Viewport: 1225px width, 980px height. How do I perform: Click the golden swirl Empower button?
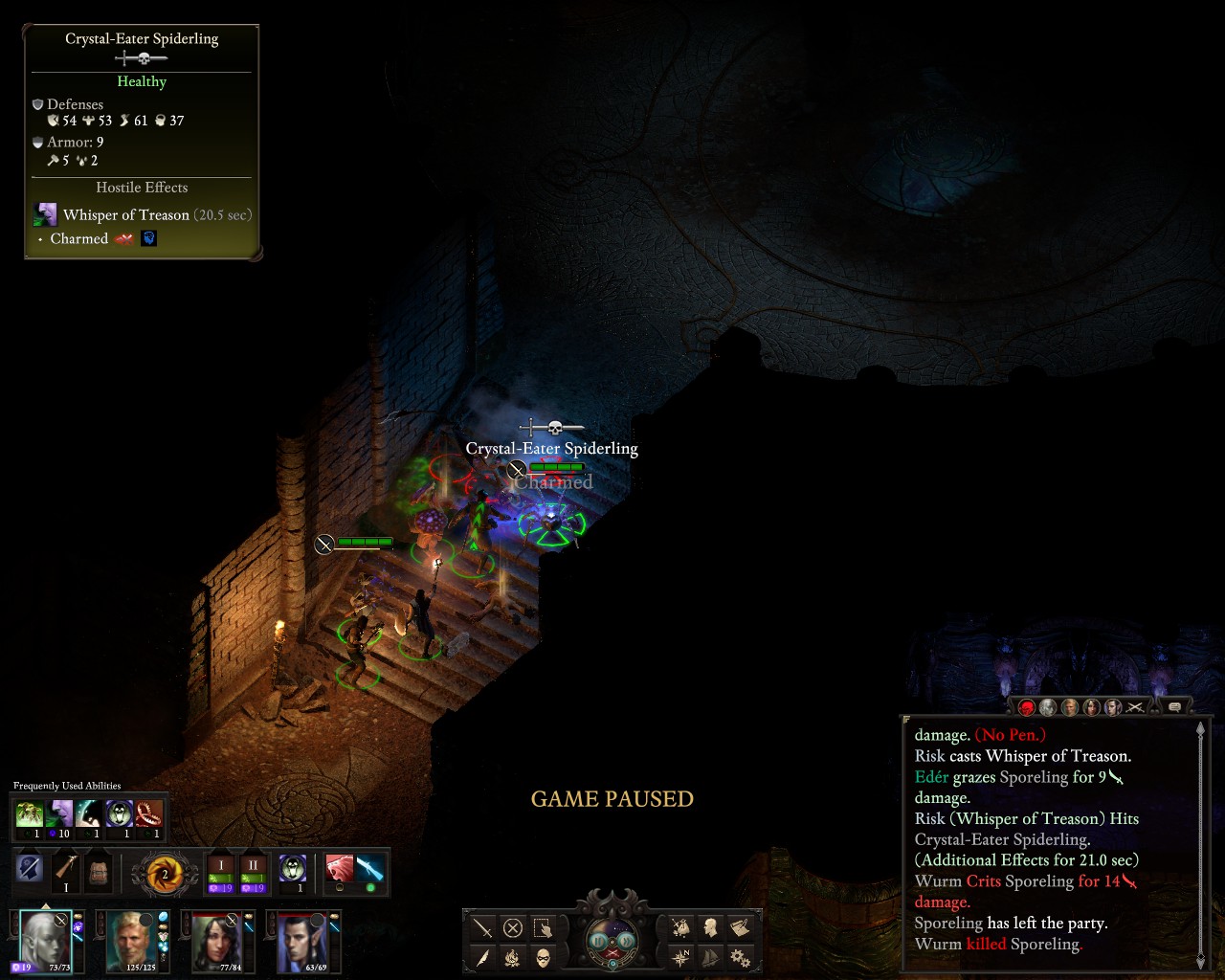(164, 874)
